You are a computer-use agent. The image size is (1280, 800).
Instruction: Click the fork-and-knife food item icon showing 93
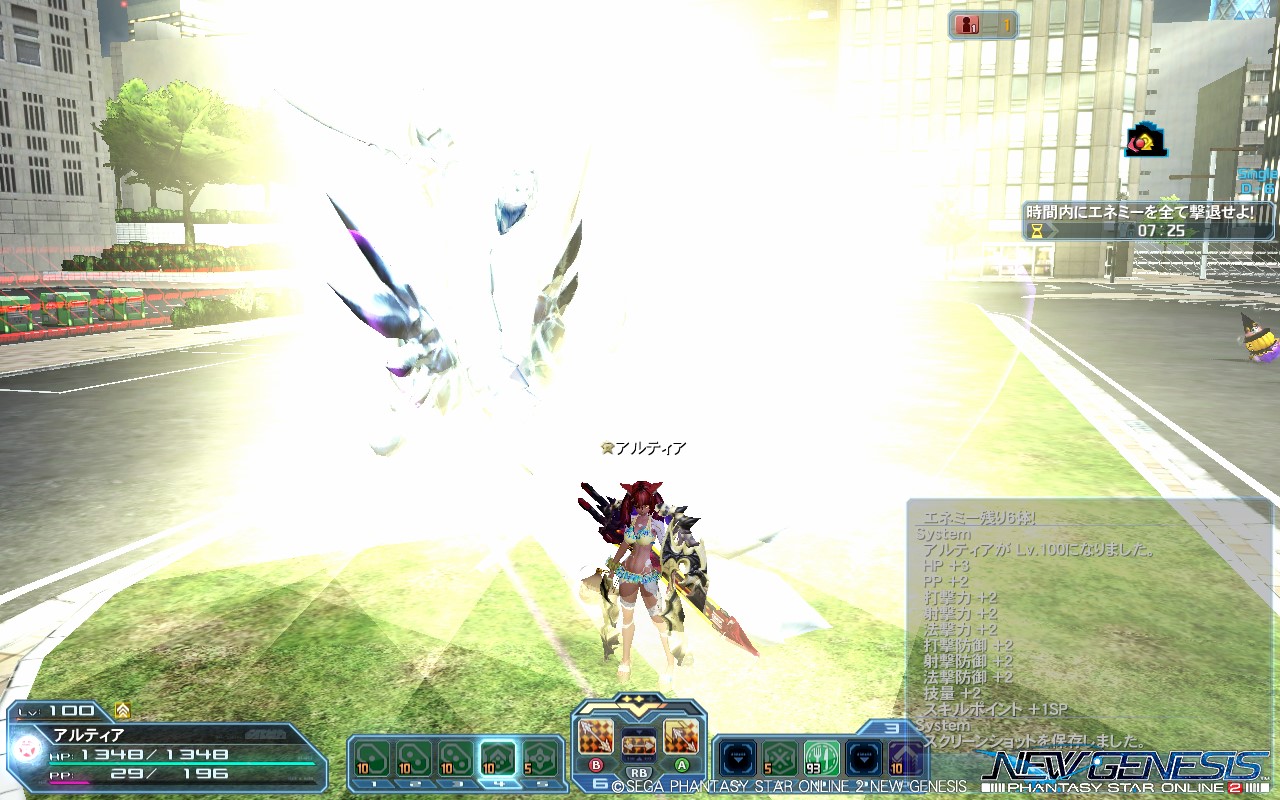coord(822,757)
